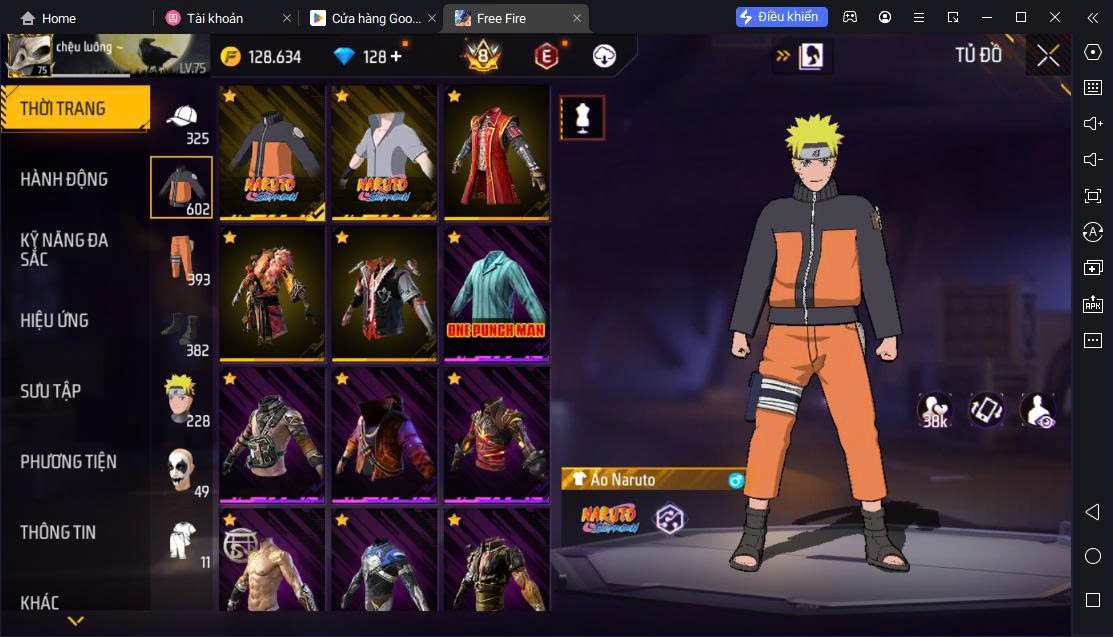Close the Free Fire emulator tab
The width and height of the screenshot is (1113, 637).
pyautogui.click(x=576, y=18)
